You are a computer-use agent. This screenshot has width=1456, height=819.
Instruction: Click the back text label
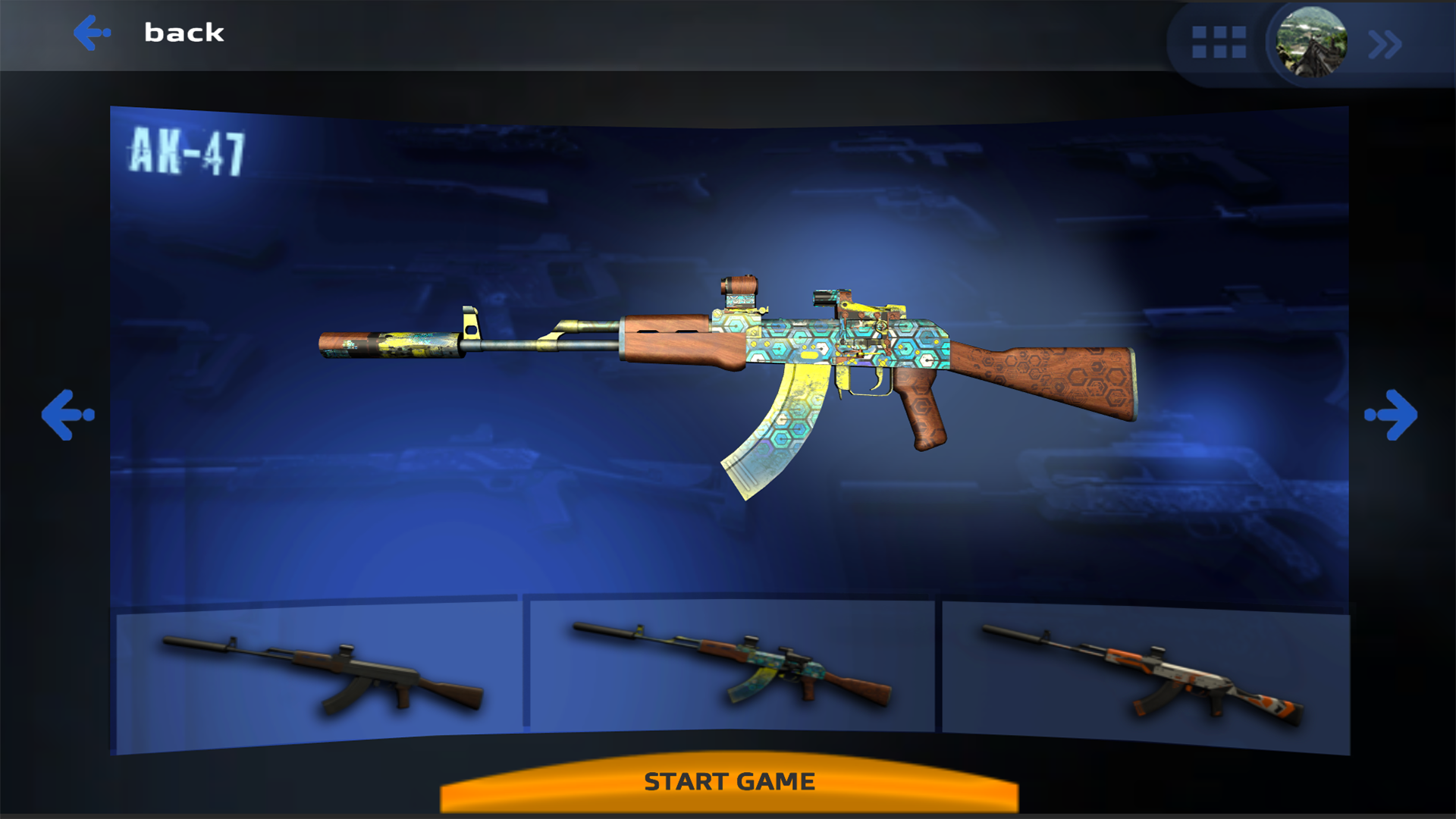coord(184,32)
